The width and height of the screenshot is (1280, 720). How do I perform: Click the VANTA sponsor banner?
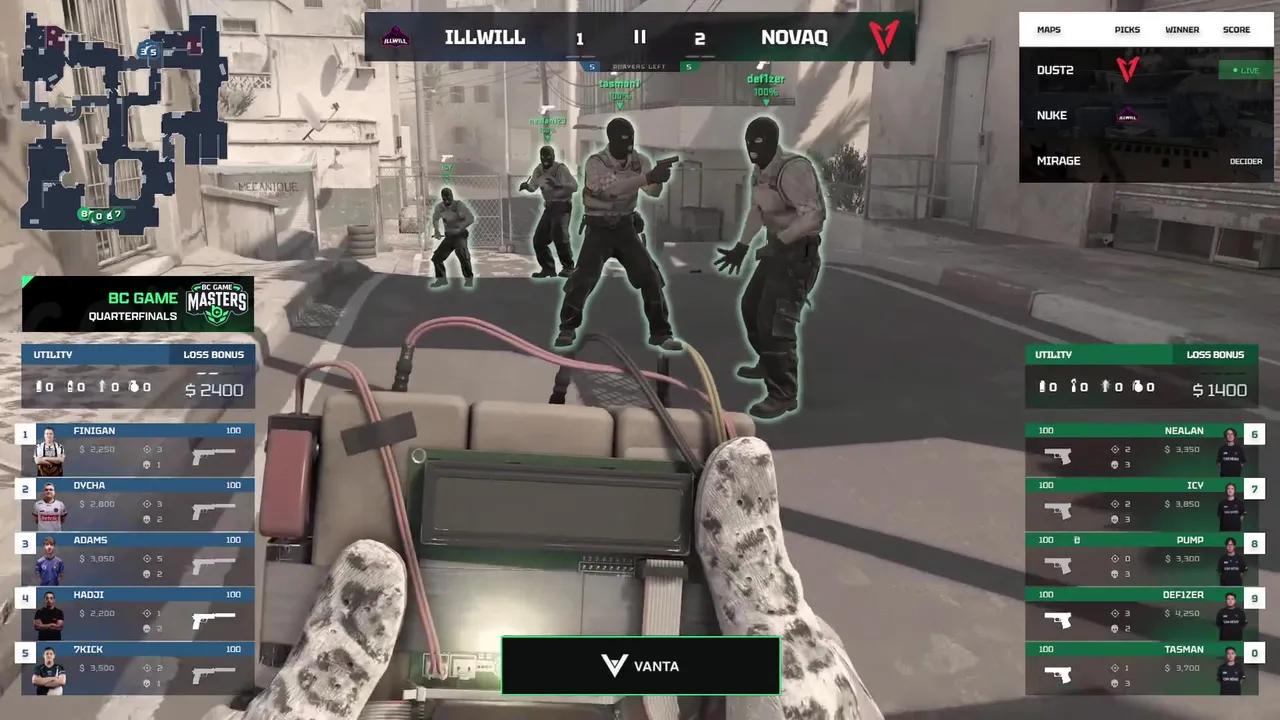(x=640, y=665)
